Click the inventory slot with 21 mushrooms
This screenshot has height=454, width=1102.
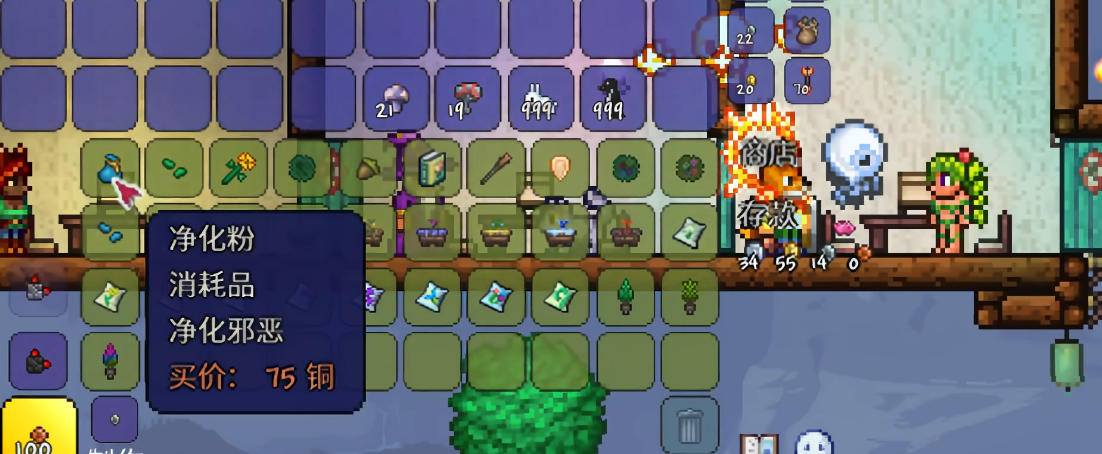pos(394,98)
